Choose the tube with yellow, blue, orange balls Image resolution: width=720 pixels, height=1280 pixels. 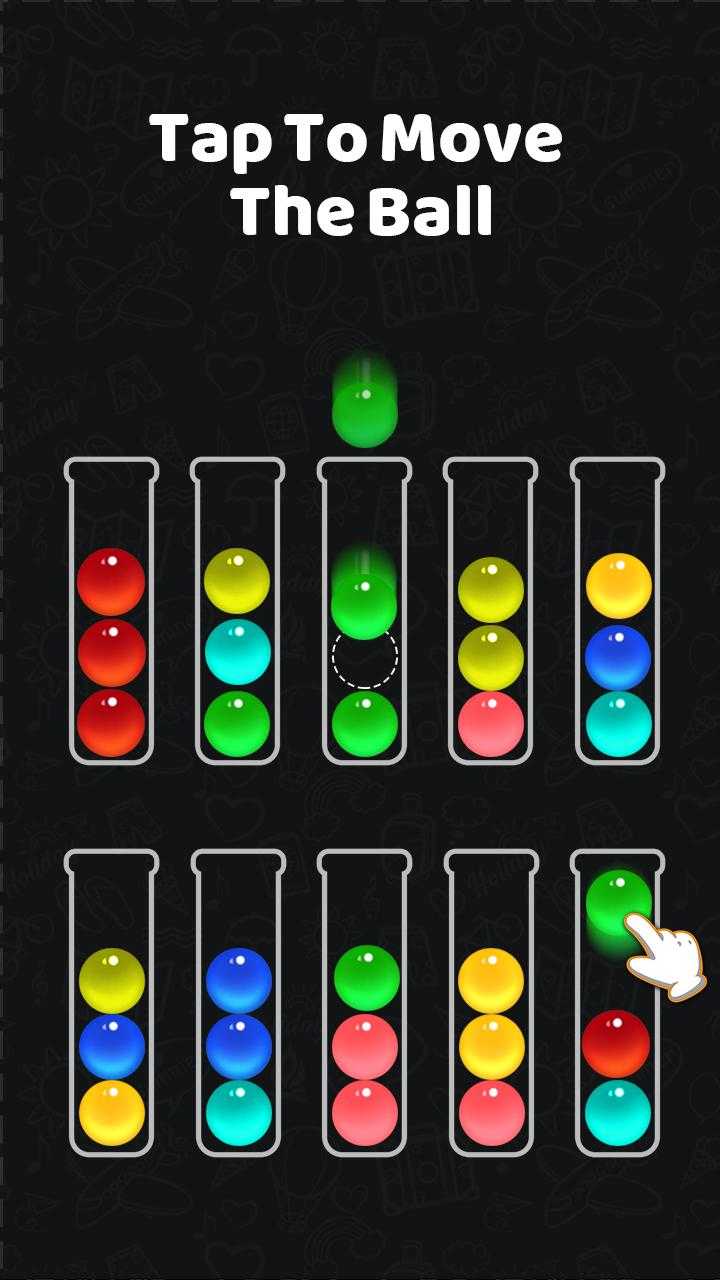point(111,1003)
